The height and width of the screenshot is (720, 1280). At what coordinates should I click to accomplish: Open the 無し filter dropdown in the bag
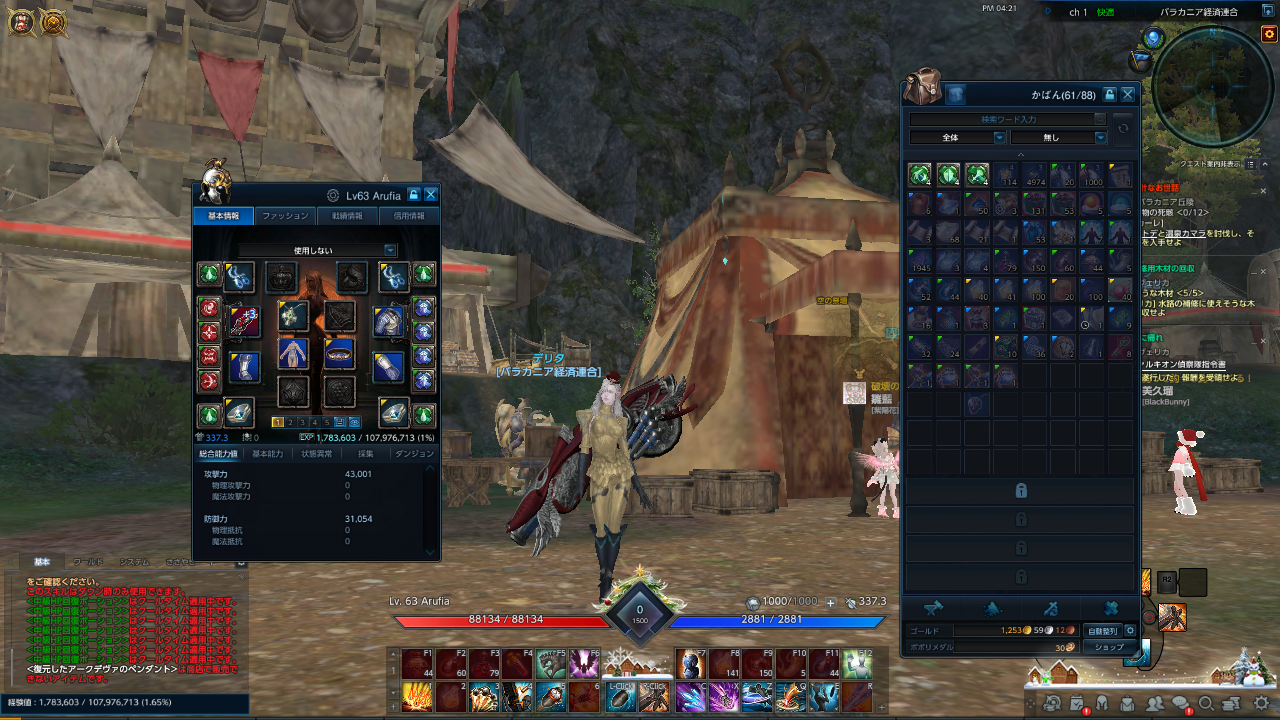point(1059,137)
